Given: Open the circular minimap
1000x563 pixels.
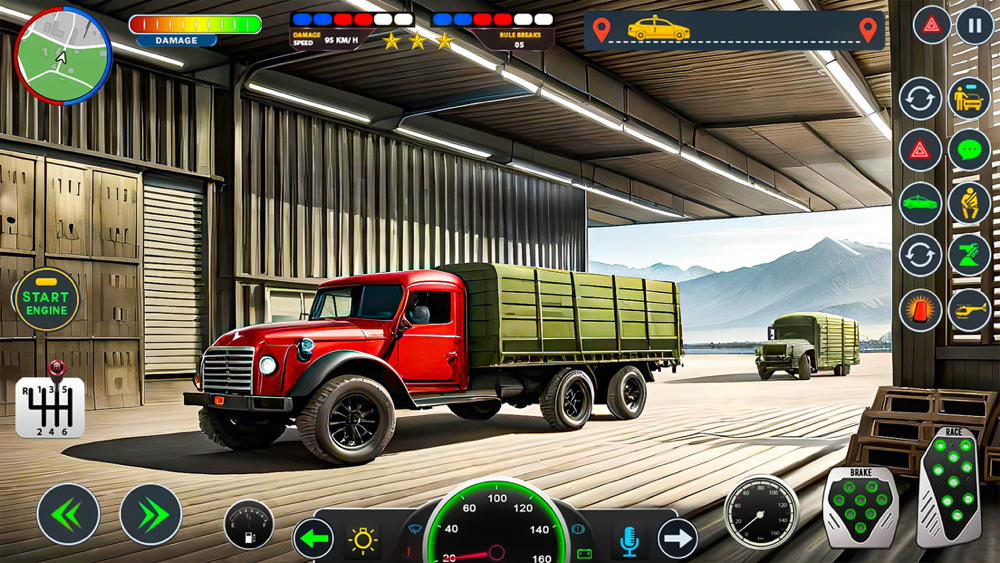Looking at the screenshot, I should 63,55.
